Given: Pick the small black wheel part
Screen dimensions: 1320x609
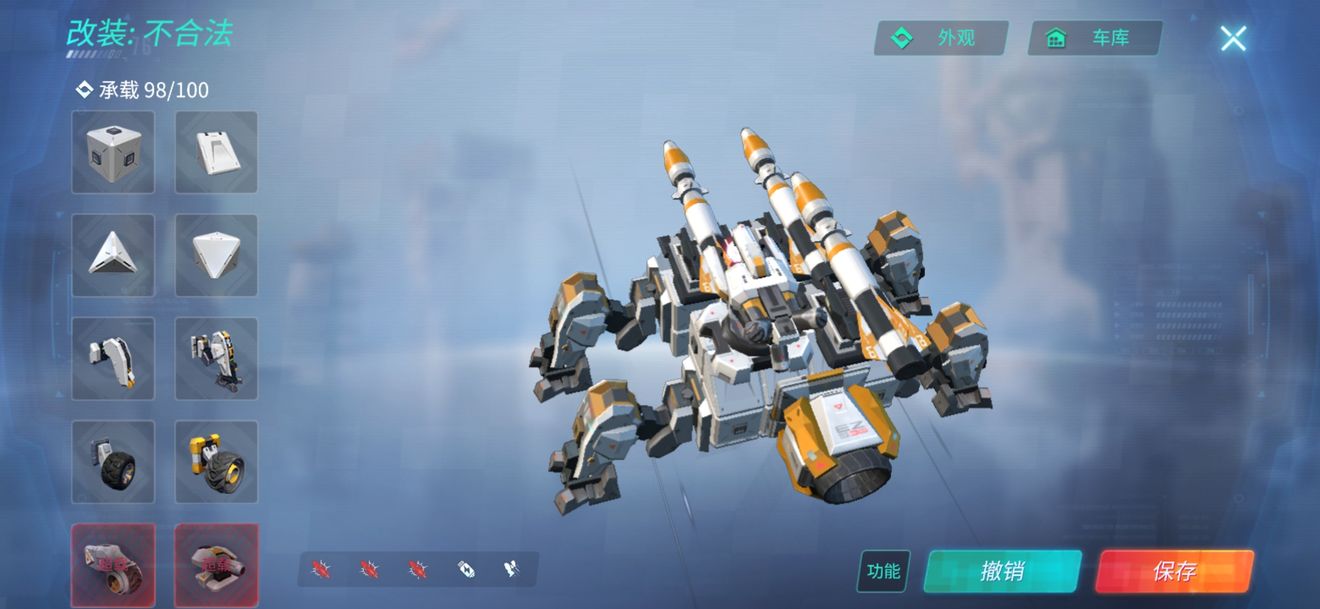Looking at the screenshot, I should (113, 461).
